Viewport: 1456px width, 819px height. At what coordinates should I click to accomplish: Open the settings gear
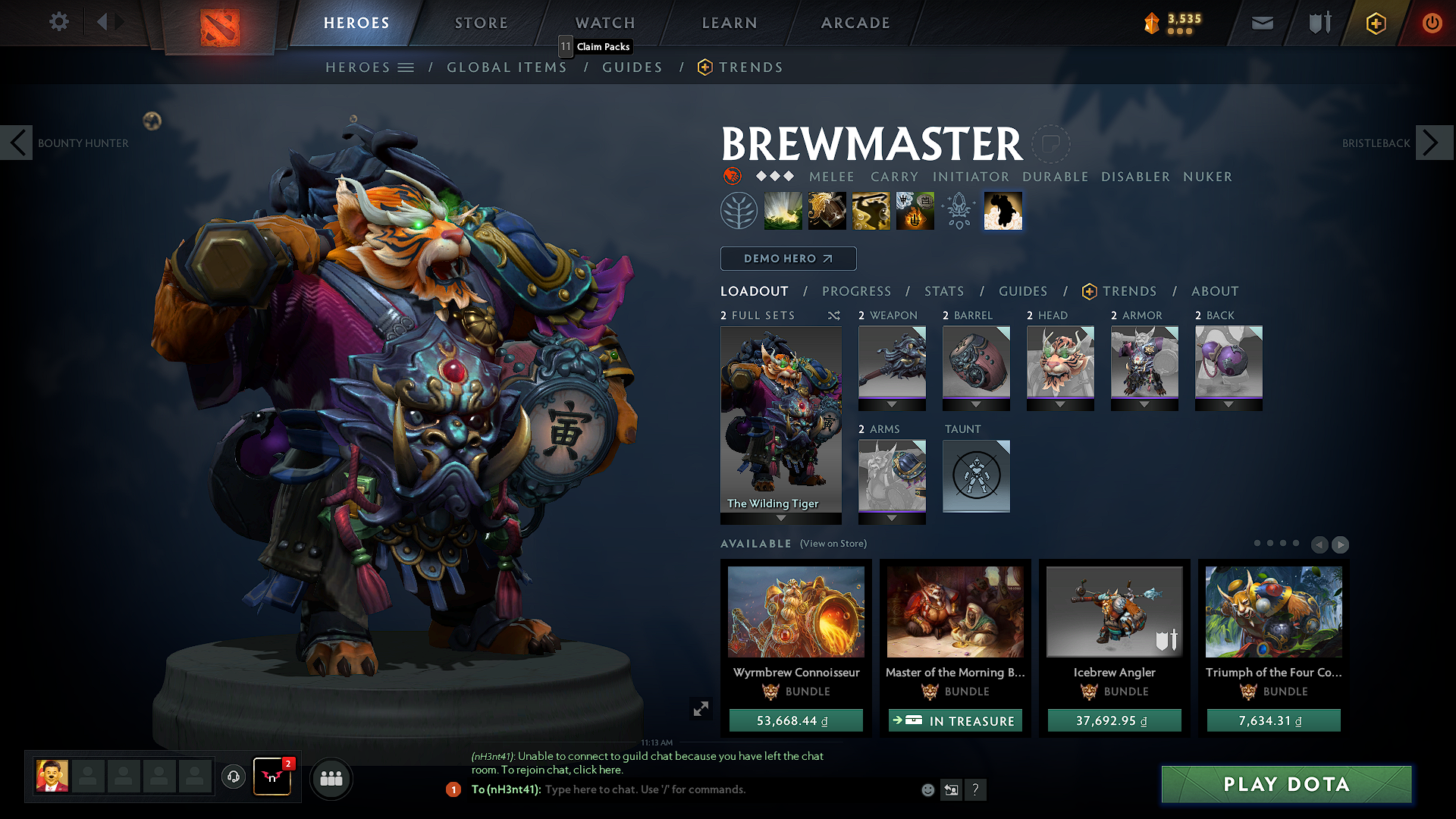pos(58,22)
